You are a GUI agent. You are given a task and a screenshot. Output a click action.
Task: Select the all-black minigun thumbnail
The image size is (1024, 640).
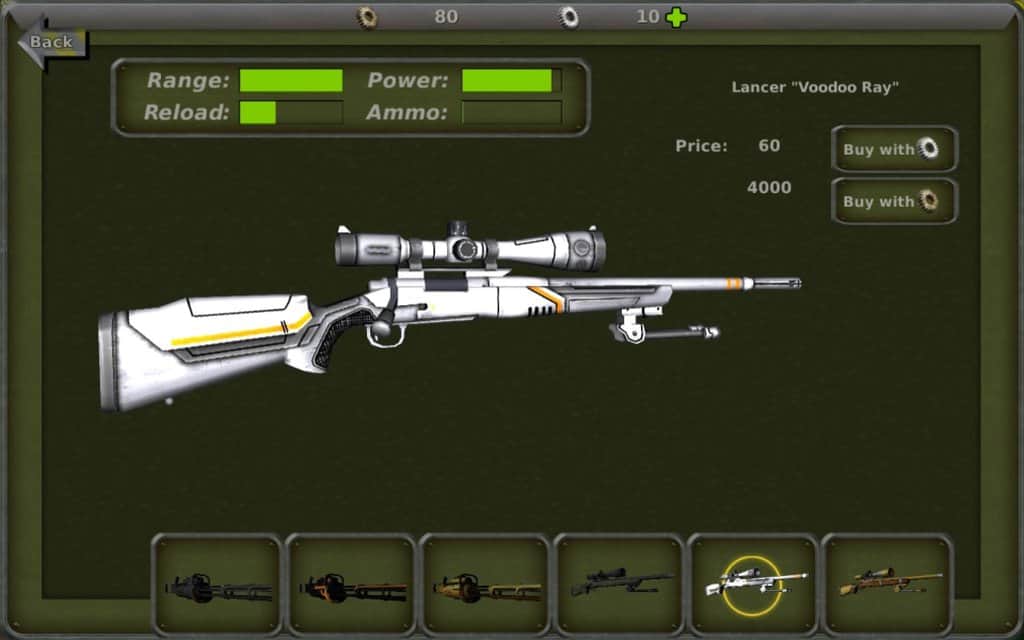point(218,585)
